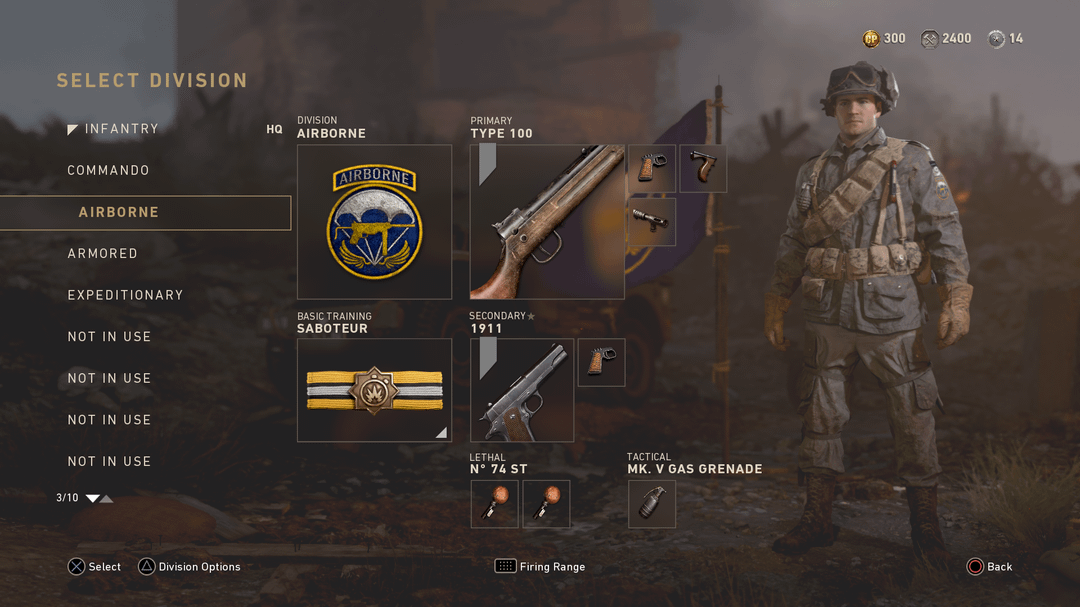Open the Type 100 primary weapon slot

pyautogui.click(x=547, y=222)
